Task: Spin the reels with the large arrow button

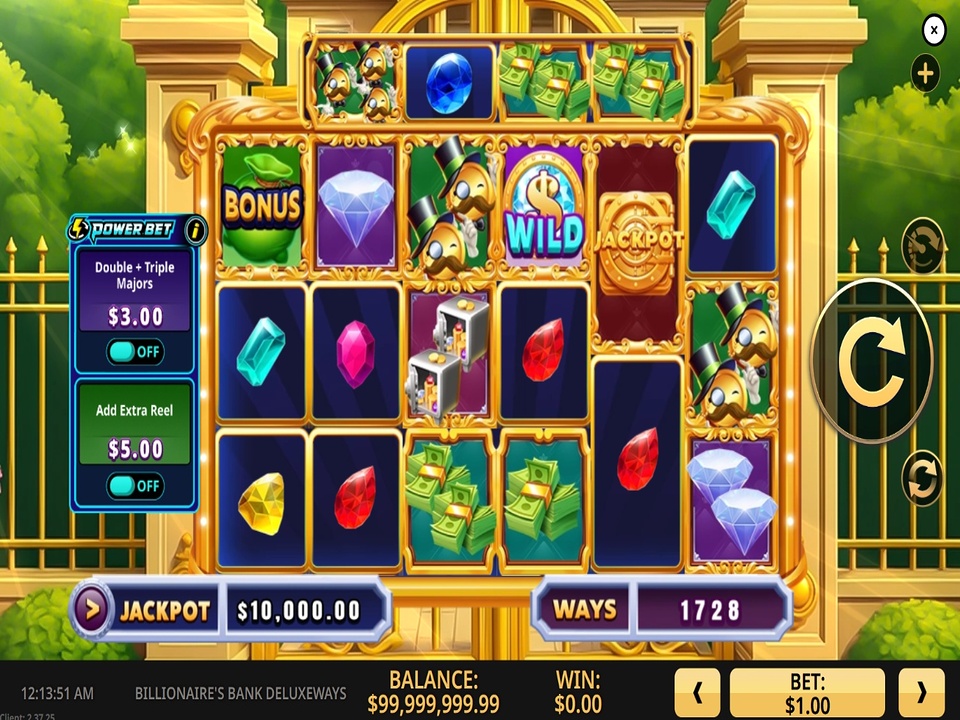Action: tap(870, 359)
